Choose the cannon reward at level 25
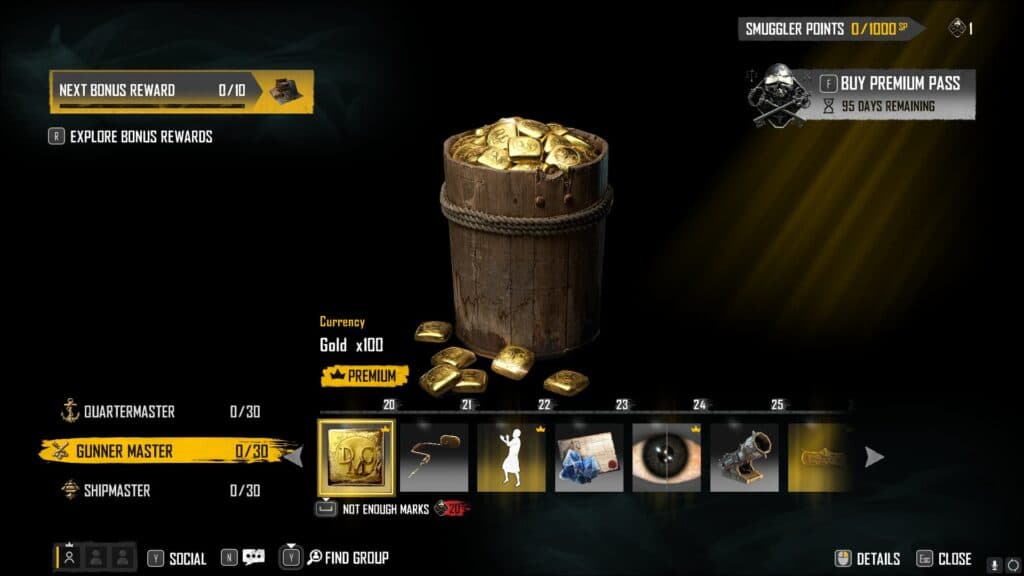The image size is (1024, 576). click(744, 457)
